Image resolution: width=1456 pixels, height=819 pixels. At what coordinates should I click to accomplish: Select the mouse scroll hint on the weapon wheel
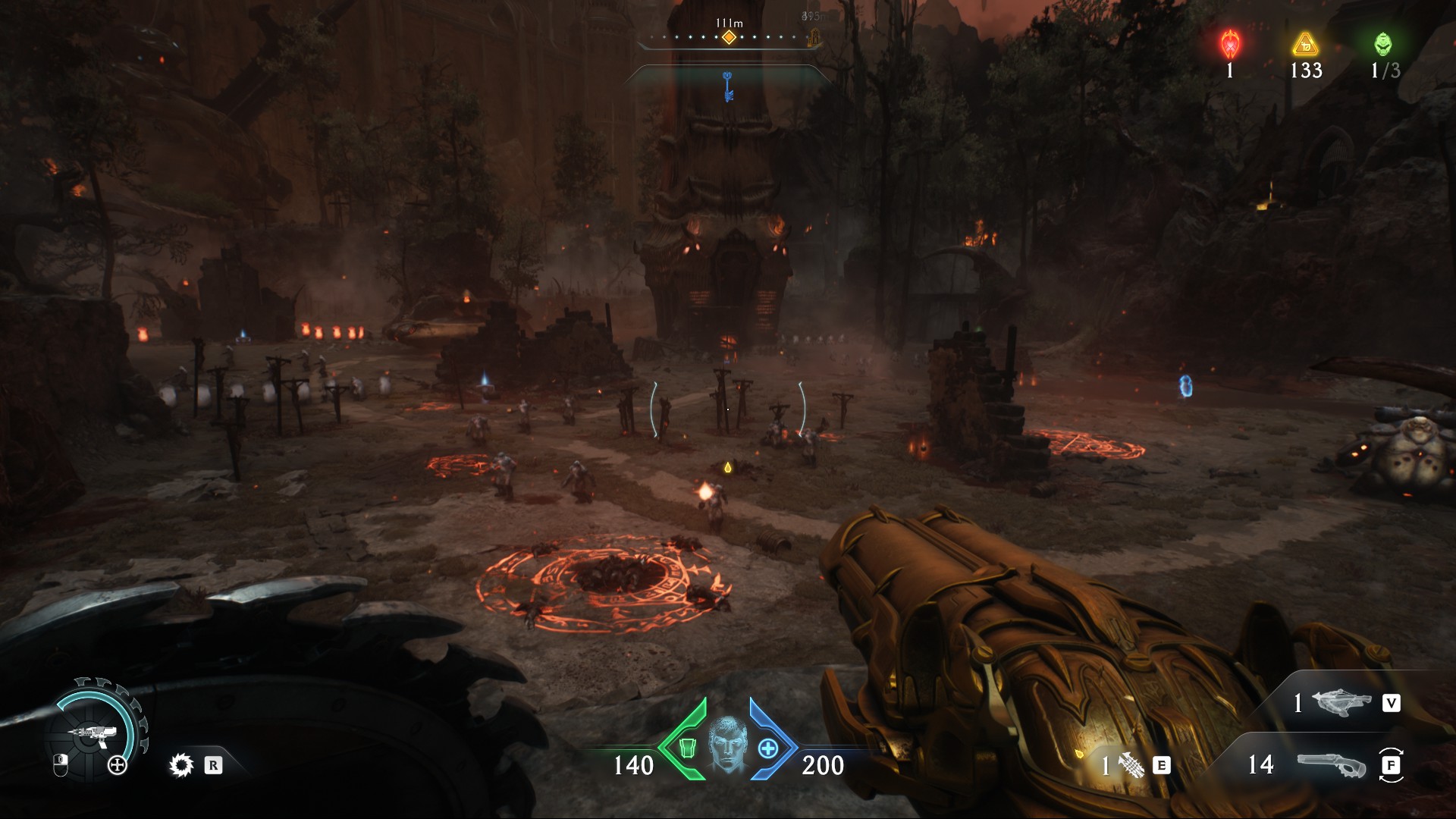[61, 766]
